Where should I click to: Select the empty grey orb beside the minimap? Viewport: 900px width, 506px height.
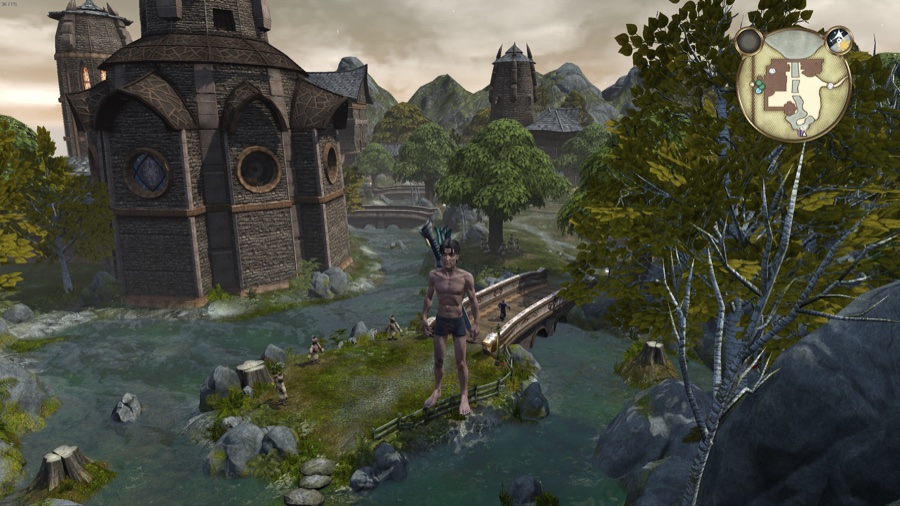[748, 41]
